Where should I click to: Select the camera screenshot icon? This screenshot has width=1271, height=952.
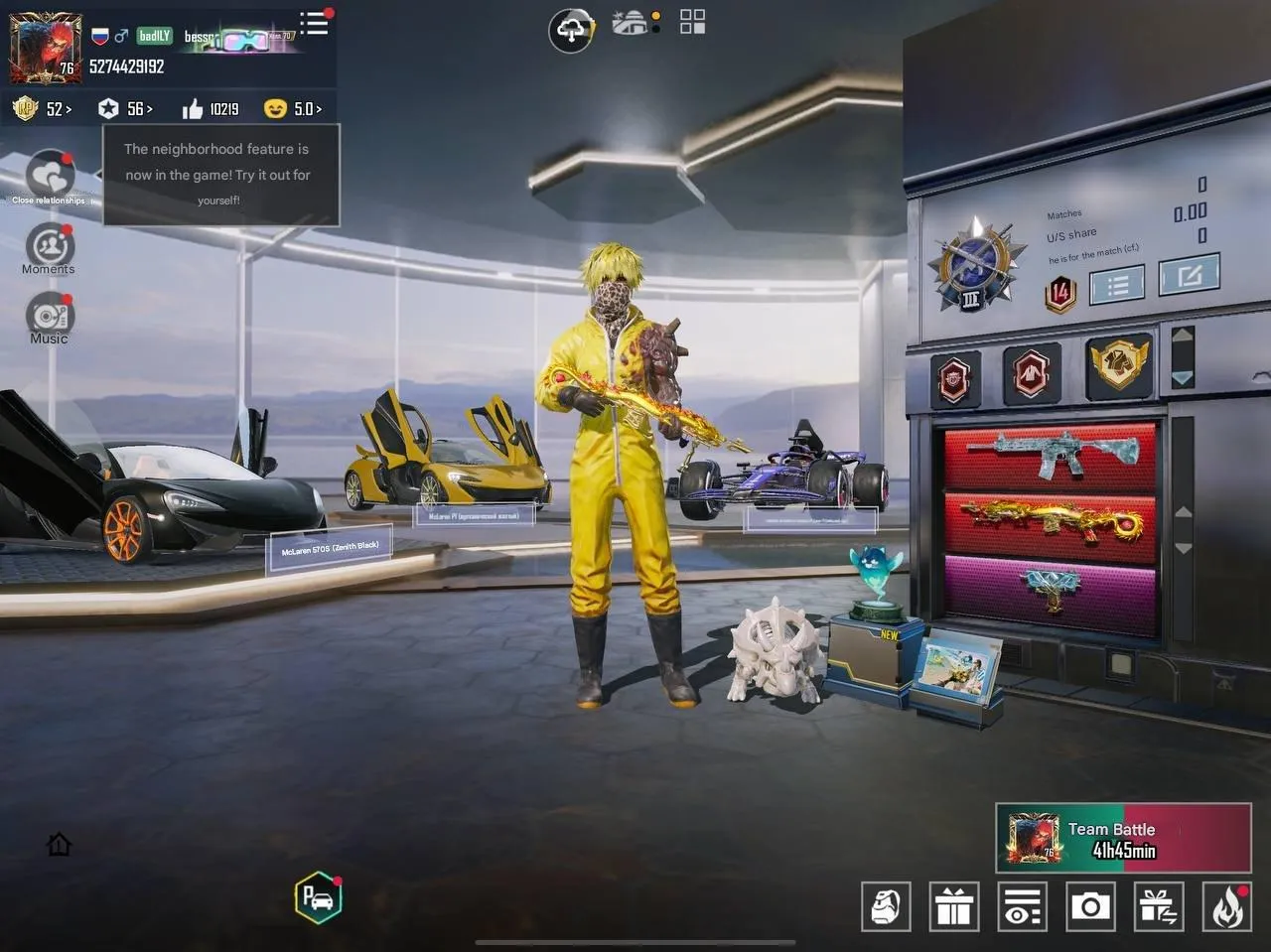coord(1090,906)
